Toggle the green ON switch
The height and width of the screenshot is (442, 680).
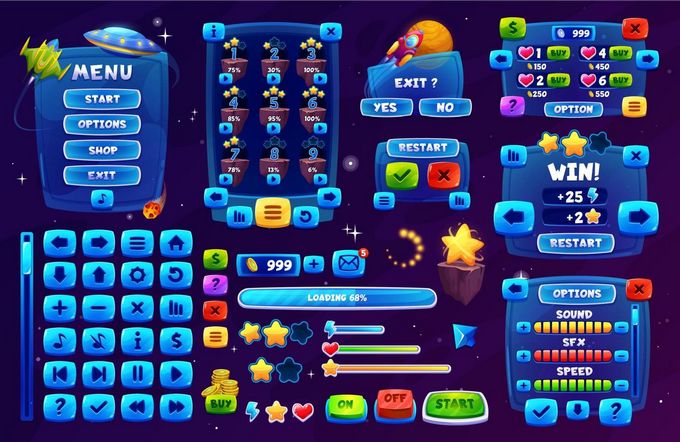345,404
